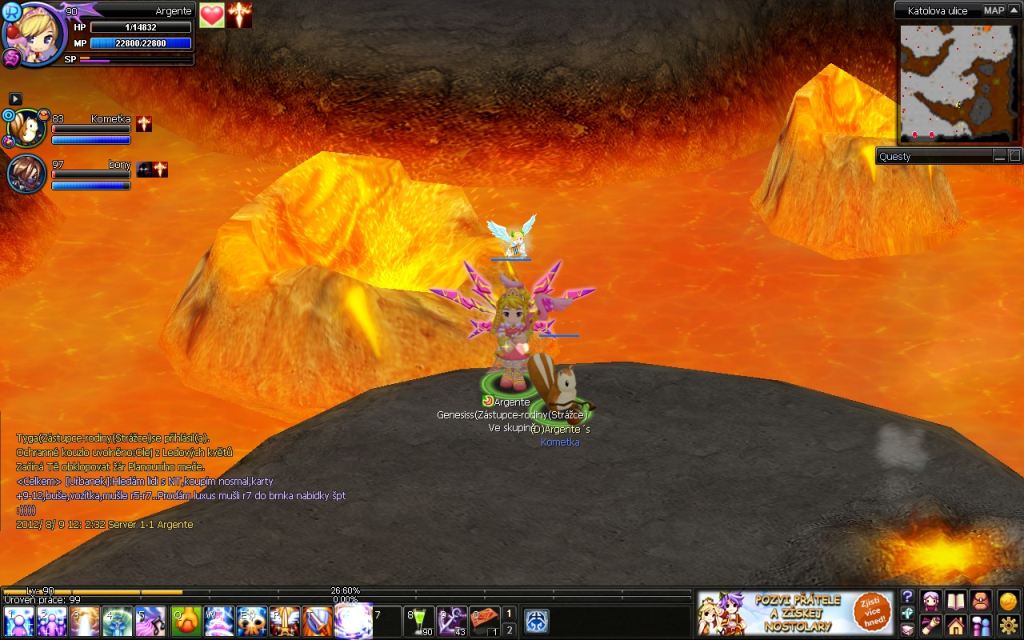Select party member Kometka's portrait
The width and height of the screenshot is (1024, 640).
tap(26, 129)
